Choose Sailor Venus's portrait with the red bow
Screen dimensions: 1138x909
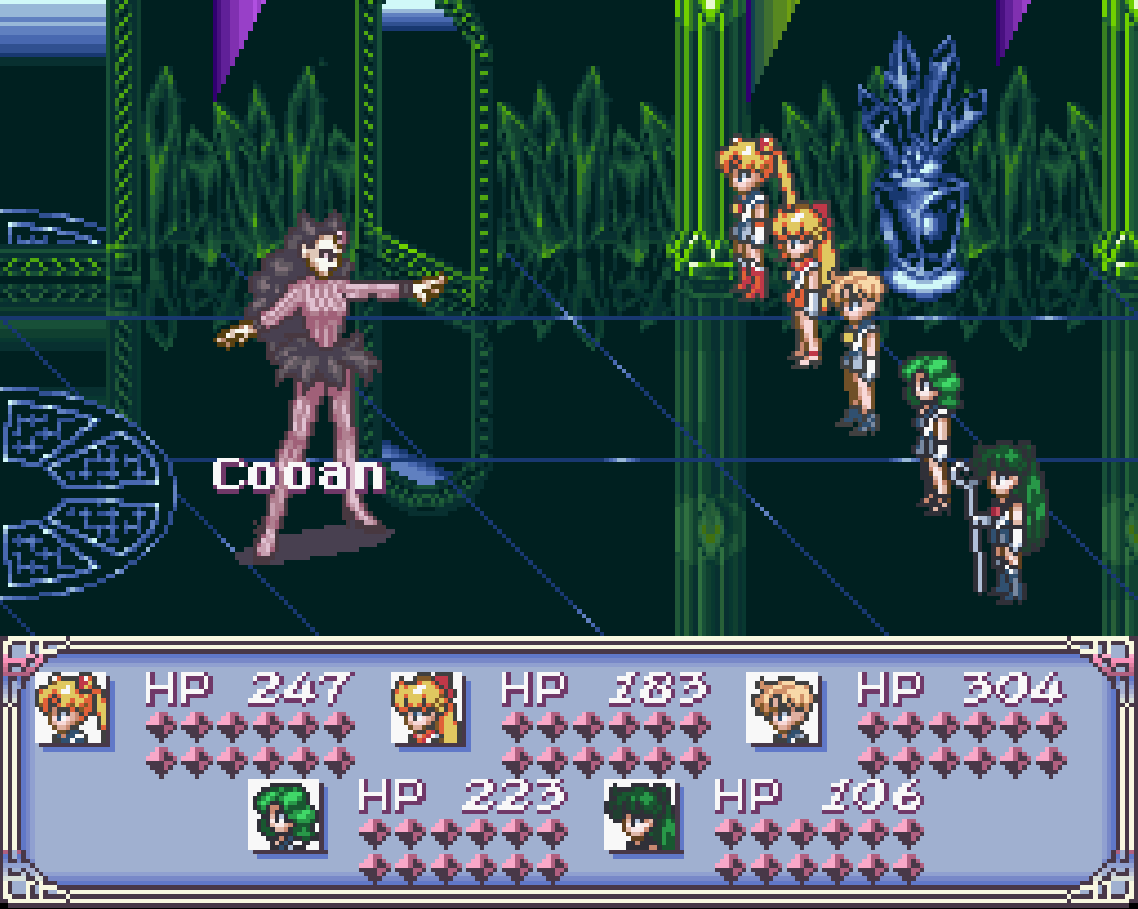coord(427,708)
